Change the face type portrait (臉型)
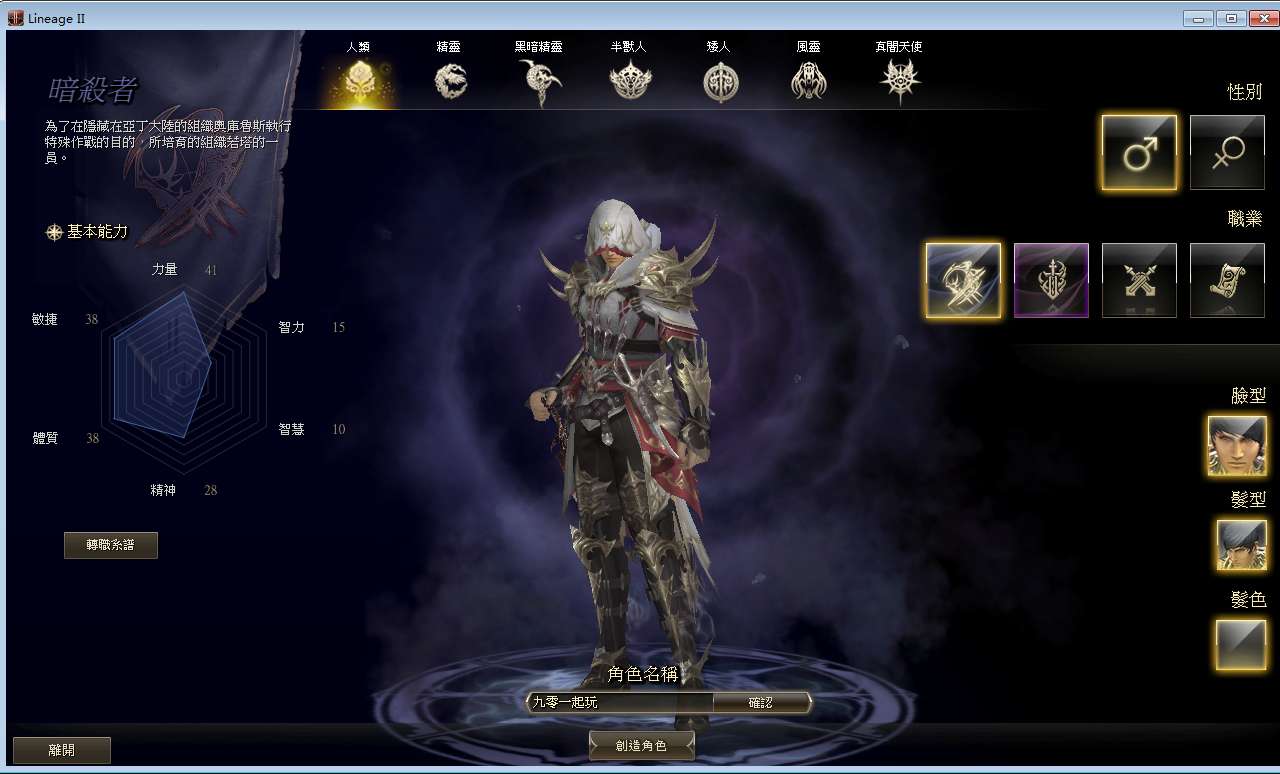1280x774 pixels. pos(1237,446)
